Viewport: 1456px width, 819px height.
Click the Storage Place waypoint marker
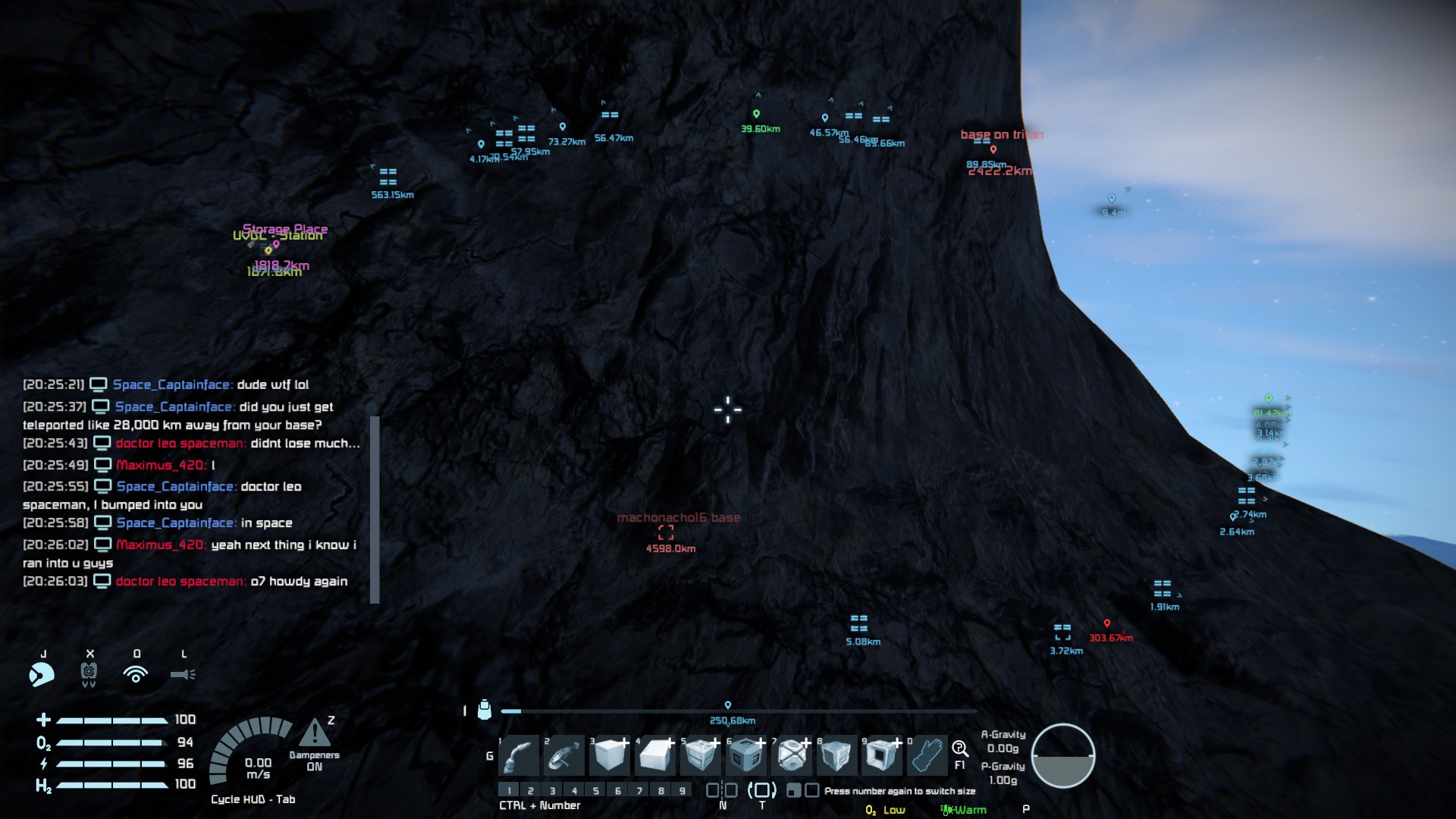(276, 244)
